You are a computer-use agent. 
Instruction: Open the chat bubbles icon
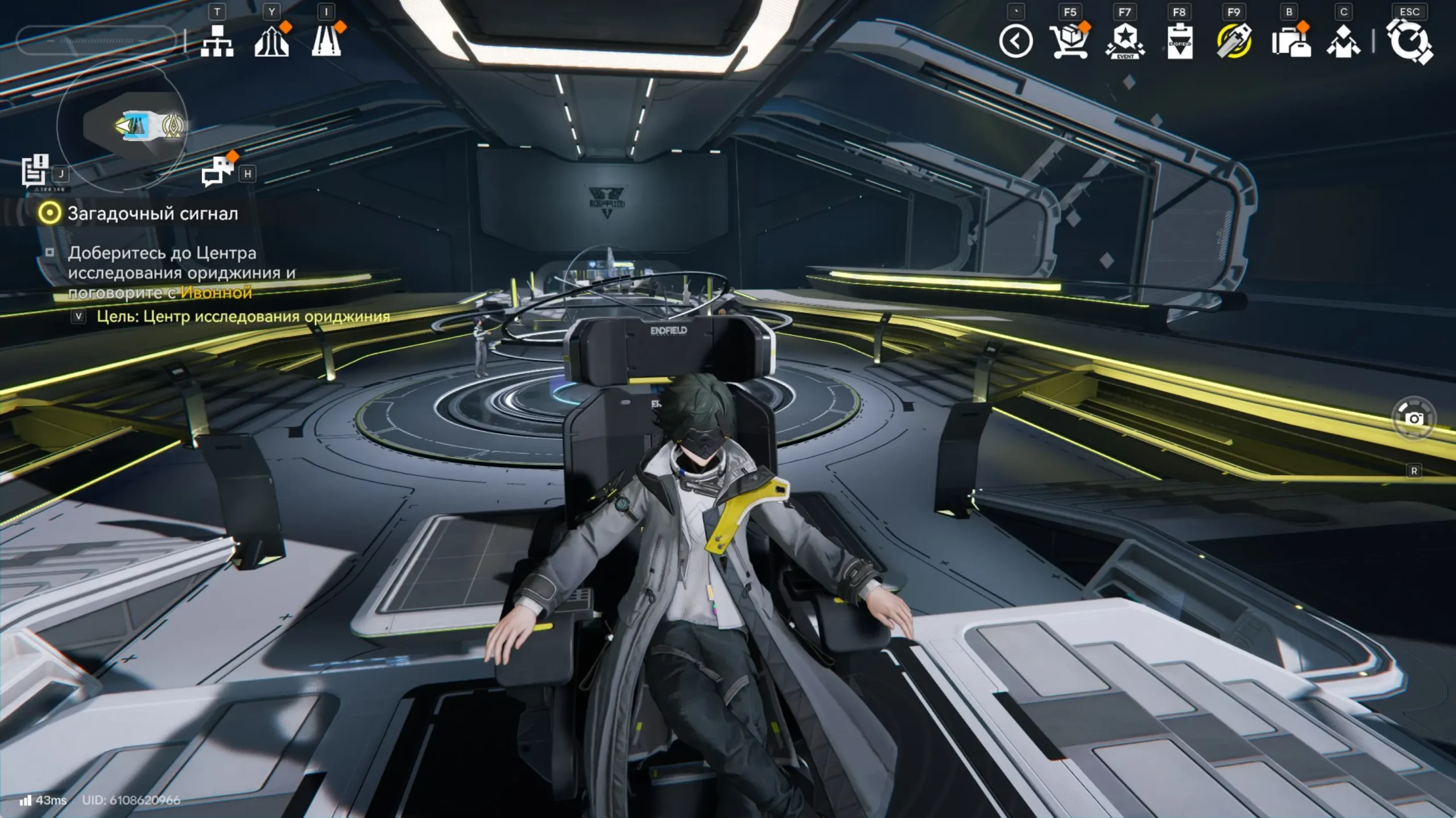(x=217, y=171)
